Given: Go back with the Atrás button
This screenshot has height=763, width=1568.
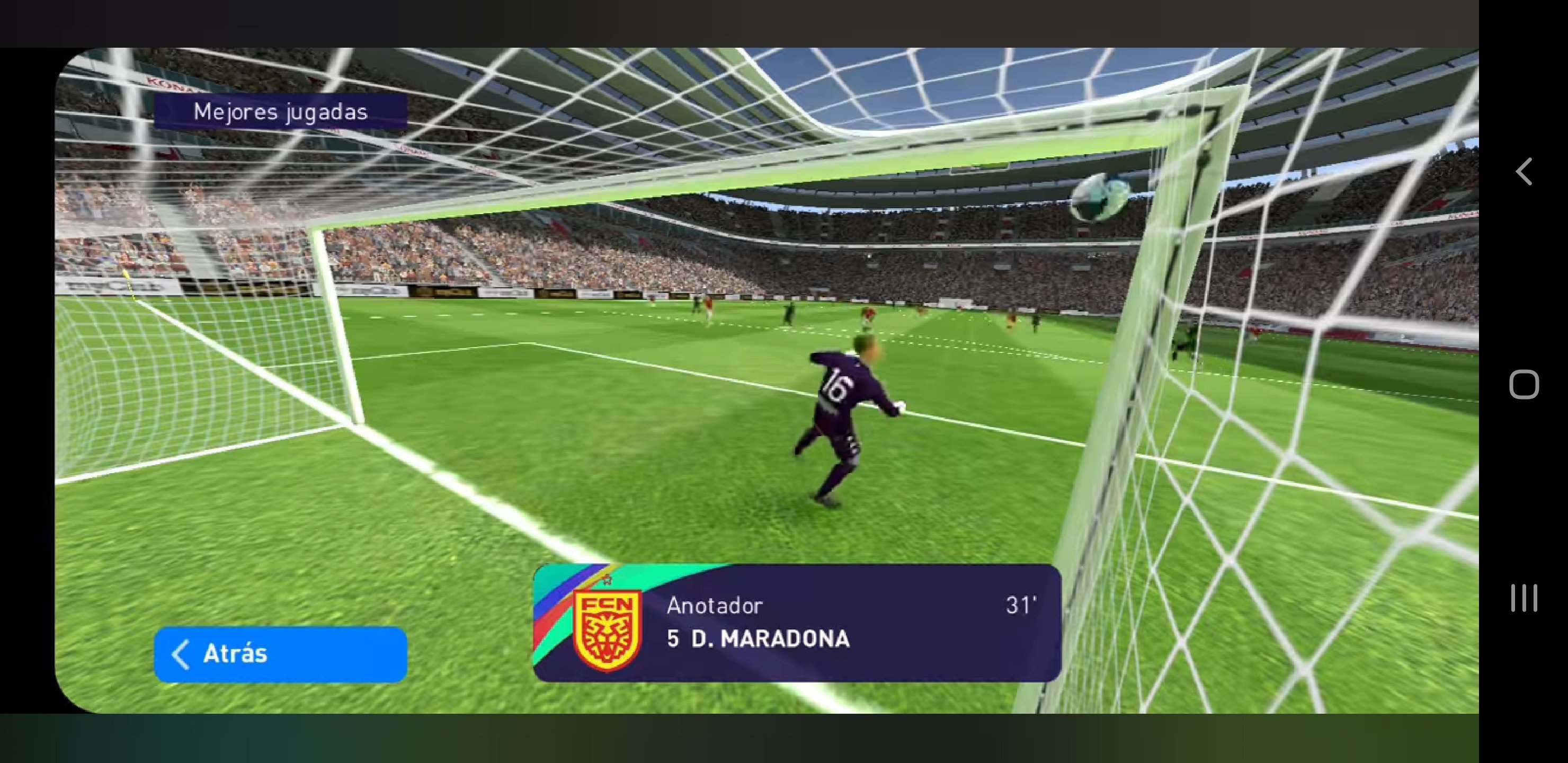Looking at the screenshot, I should 280,654.
